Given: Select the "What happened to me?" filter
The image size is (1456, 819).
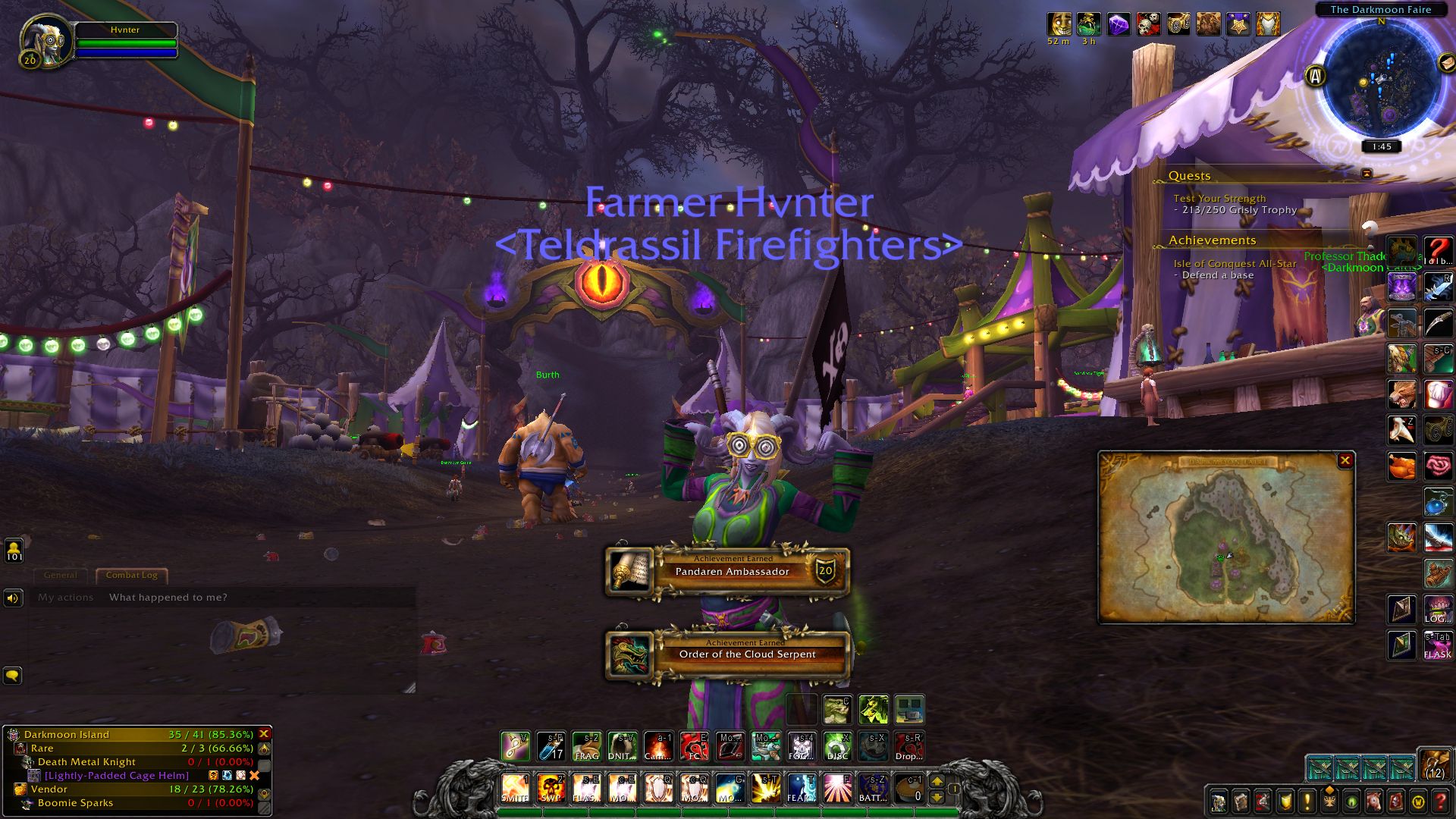Looking at the screenshot, I should click(168, 598).
